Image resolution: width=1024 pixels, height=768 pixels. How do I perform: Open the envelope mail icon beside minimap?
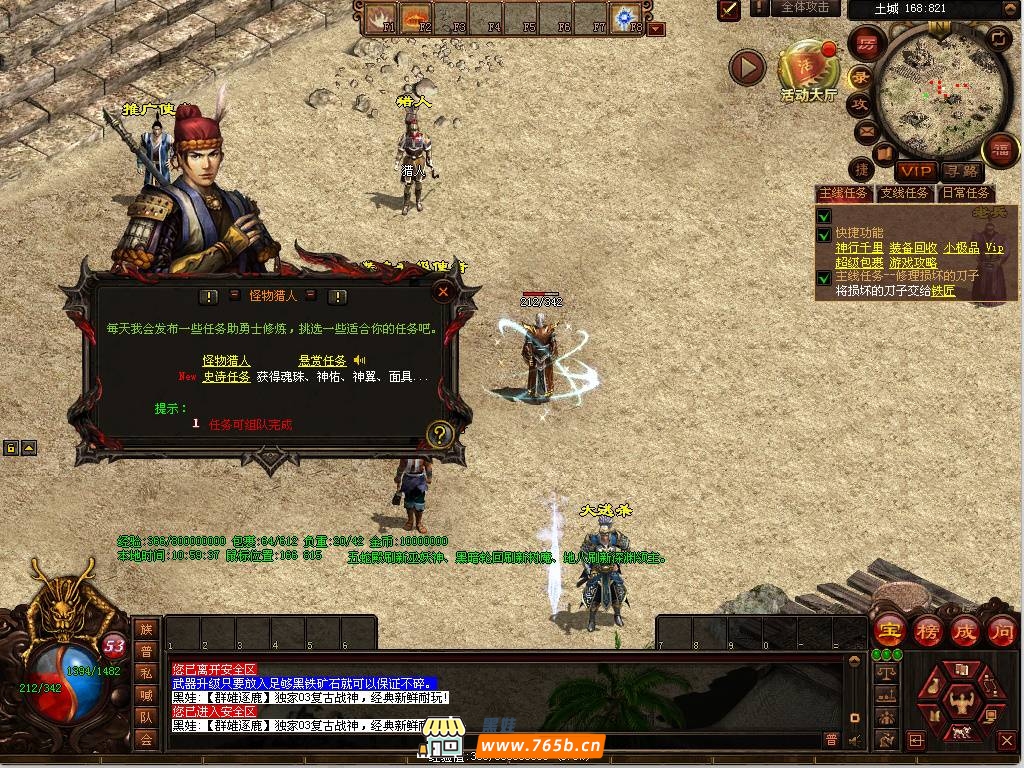point(865,131)
